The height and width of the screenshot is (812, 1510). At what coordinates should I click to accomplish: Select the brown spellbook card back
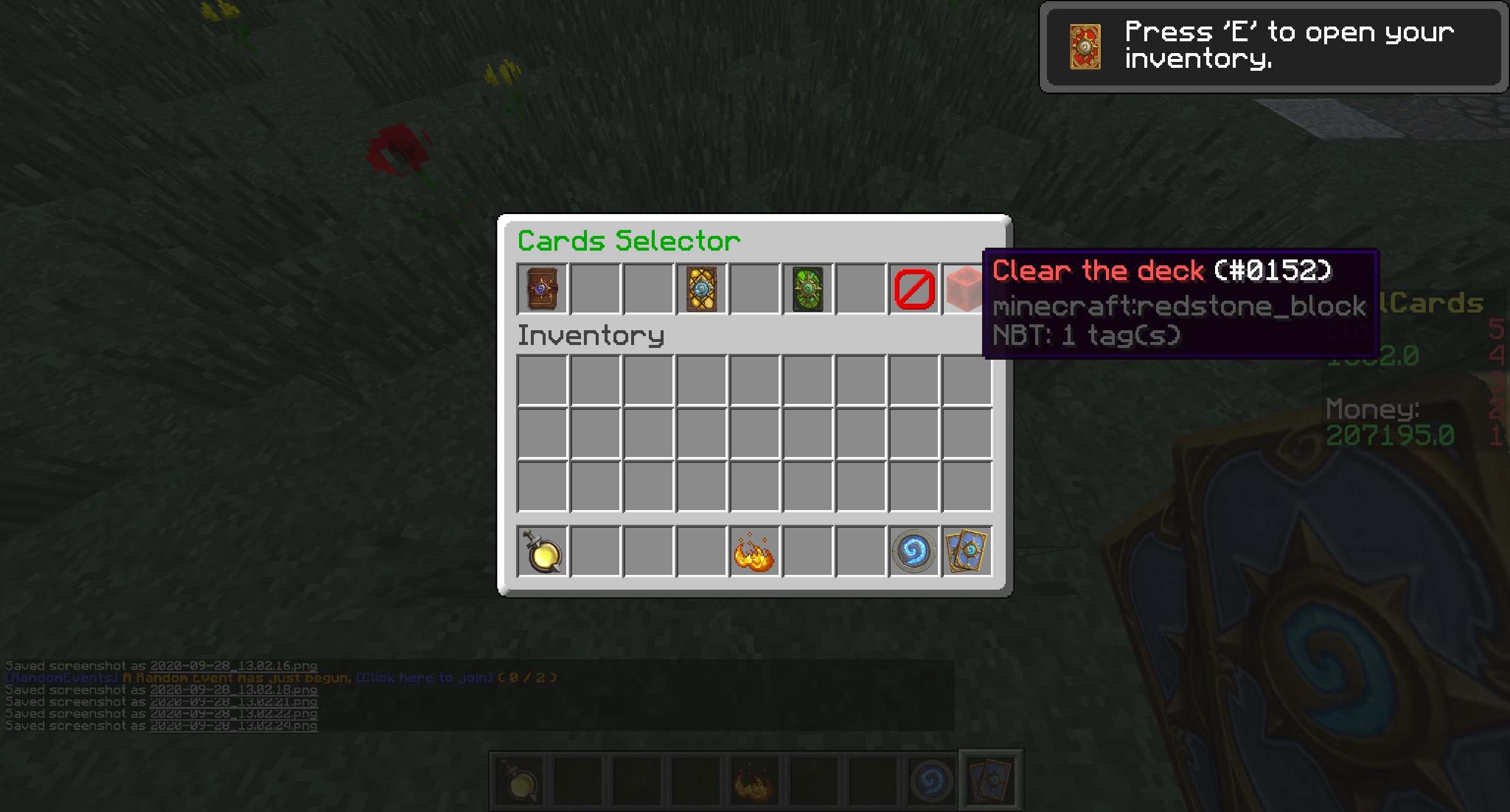542,289
